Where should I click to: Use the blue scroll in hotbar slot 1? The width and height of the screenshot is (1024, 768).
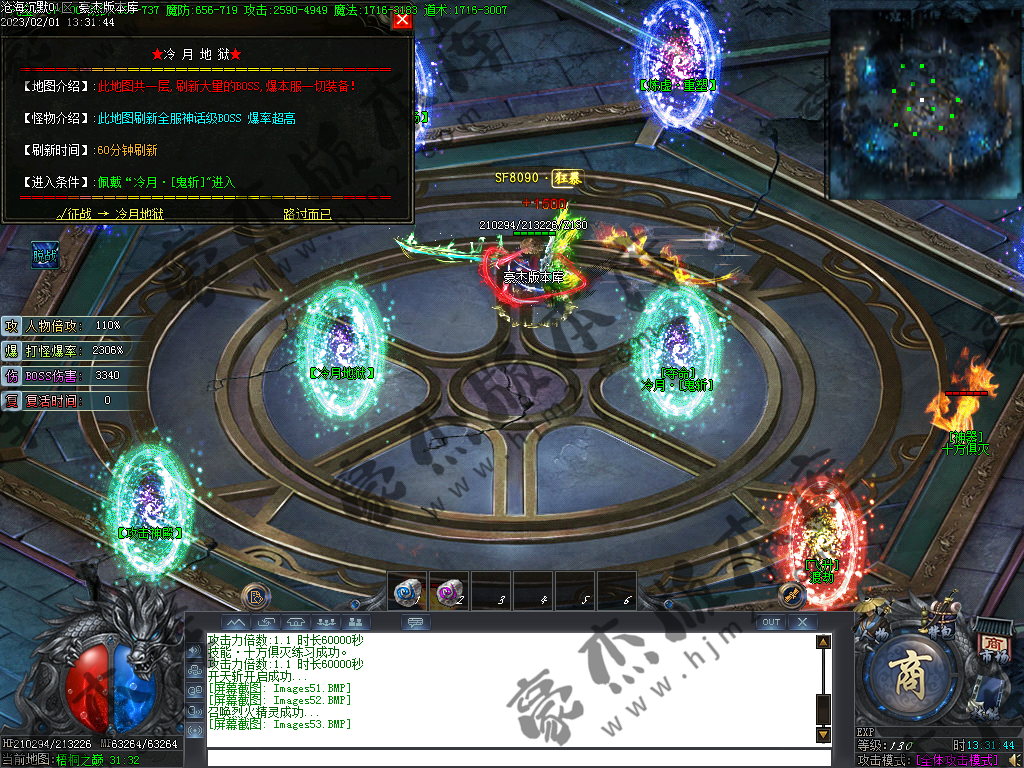(x=408, y=592)
